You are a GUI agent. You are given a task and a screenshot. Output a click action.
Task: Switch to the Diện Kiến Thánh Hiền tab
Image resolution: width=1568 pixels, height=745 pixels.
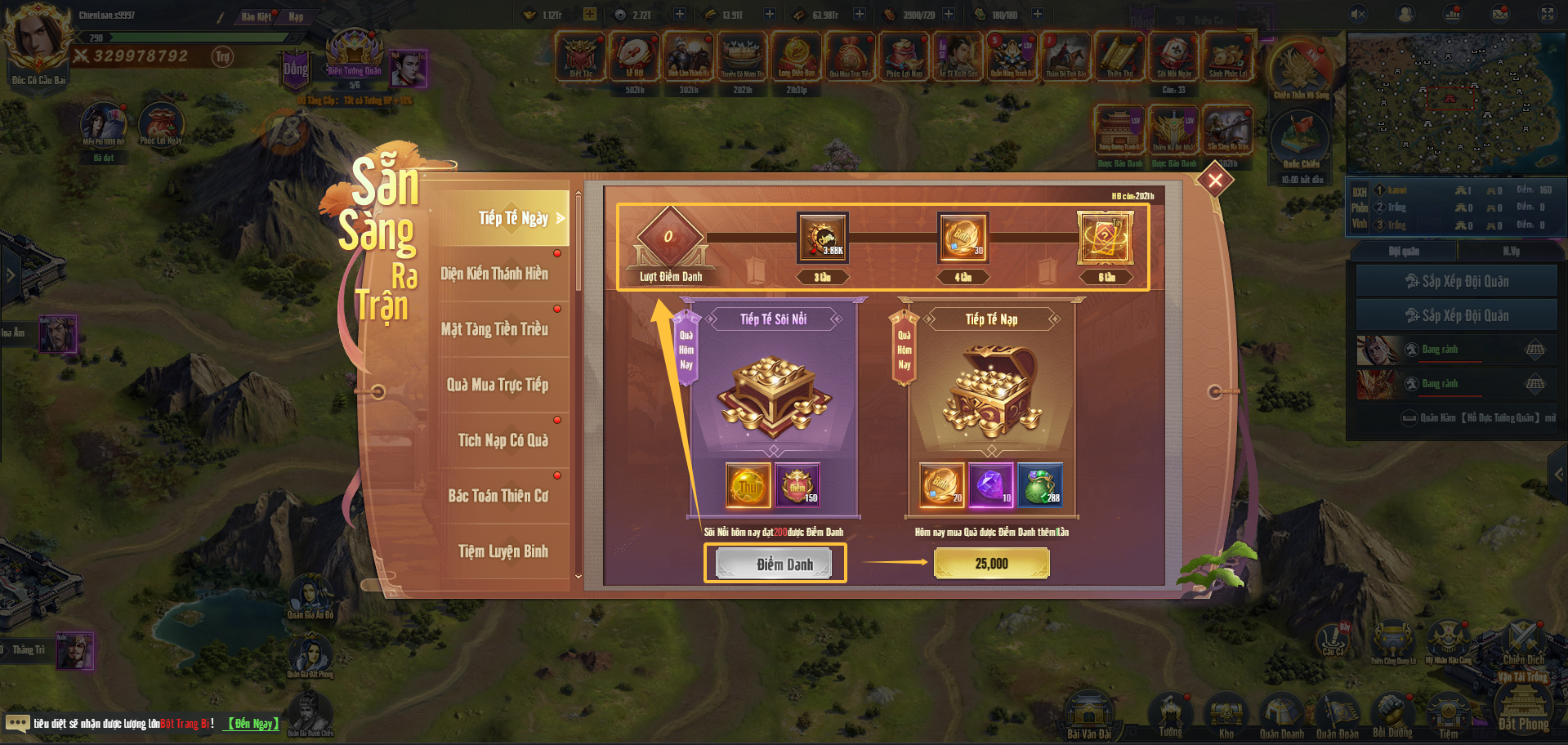coord(494,274)
